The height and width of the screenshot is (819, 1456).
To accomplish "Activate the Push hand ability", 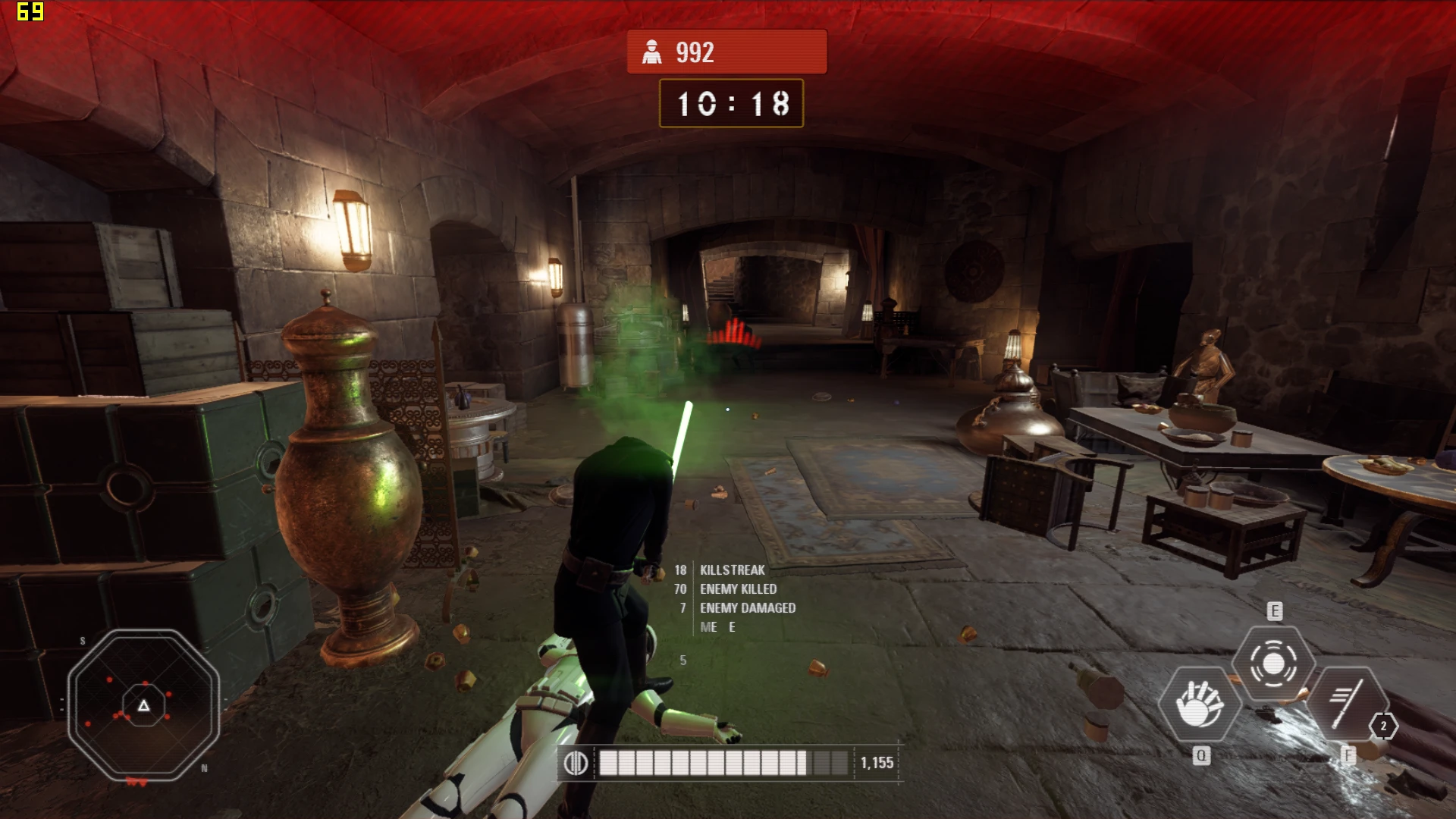I will (1199, 704).
